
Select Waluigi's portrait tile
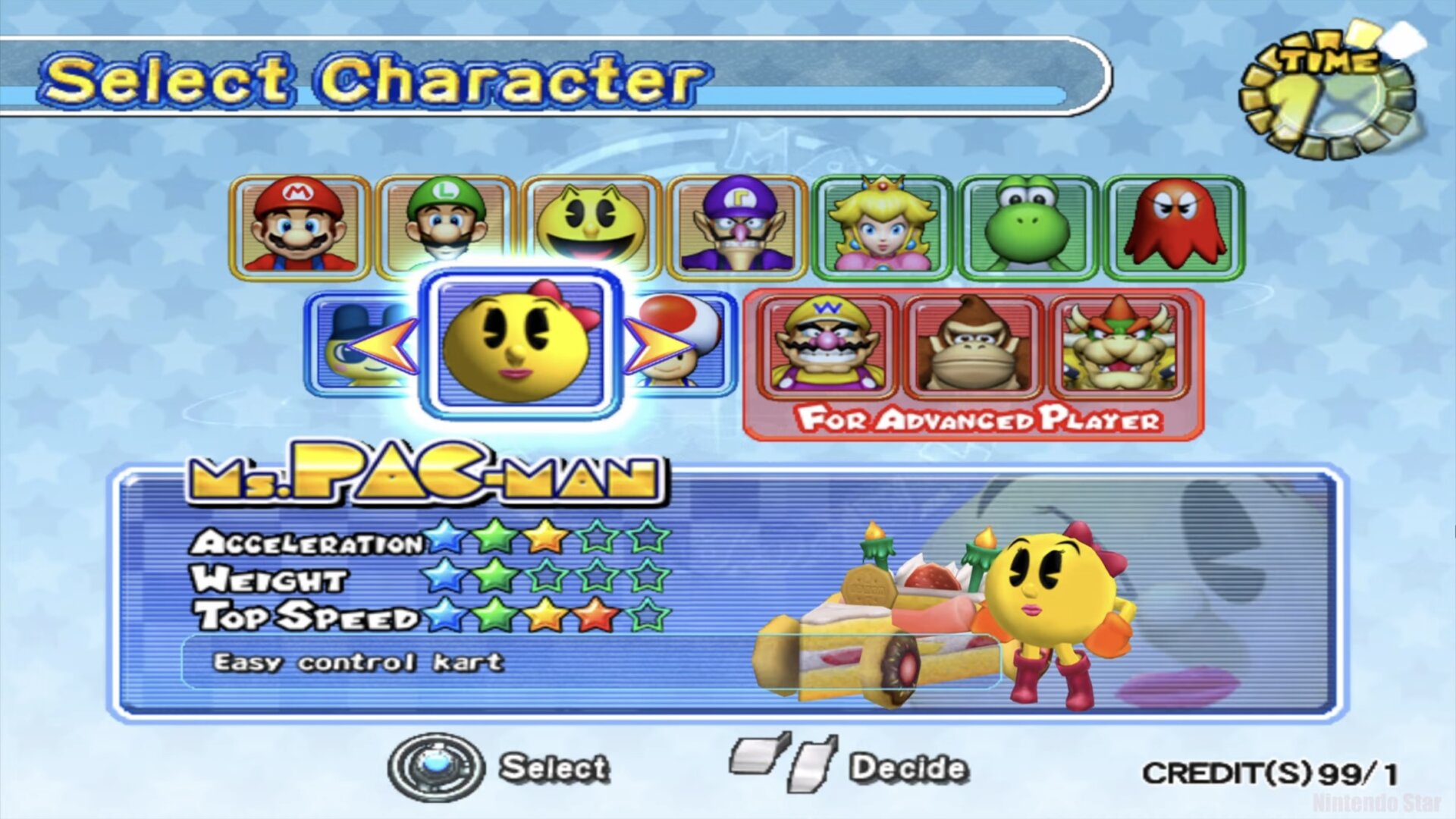(737, 226)
